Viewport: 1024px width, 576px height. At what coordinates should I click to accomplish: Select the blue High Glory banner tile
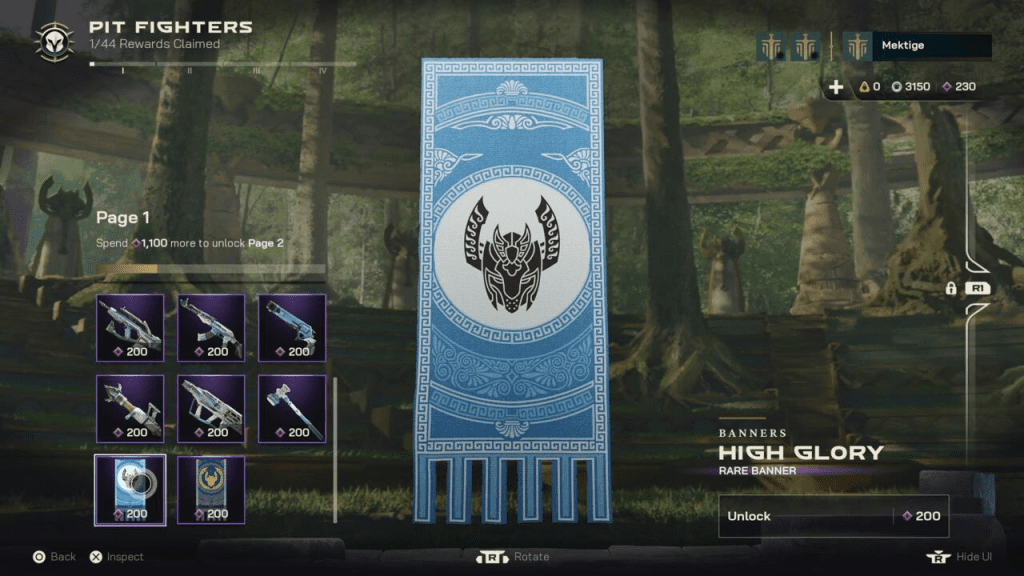(130, 489)
